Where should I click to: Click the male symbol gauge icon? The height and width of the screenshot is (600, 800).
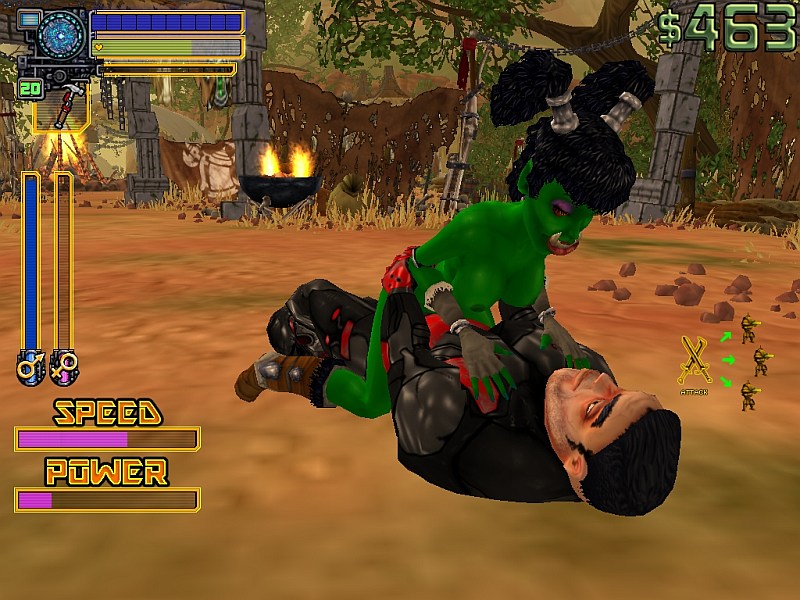30,367
